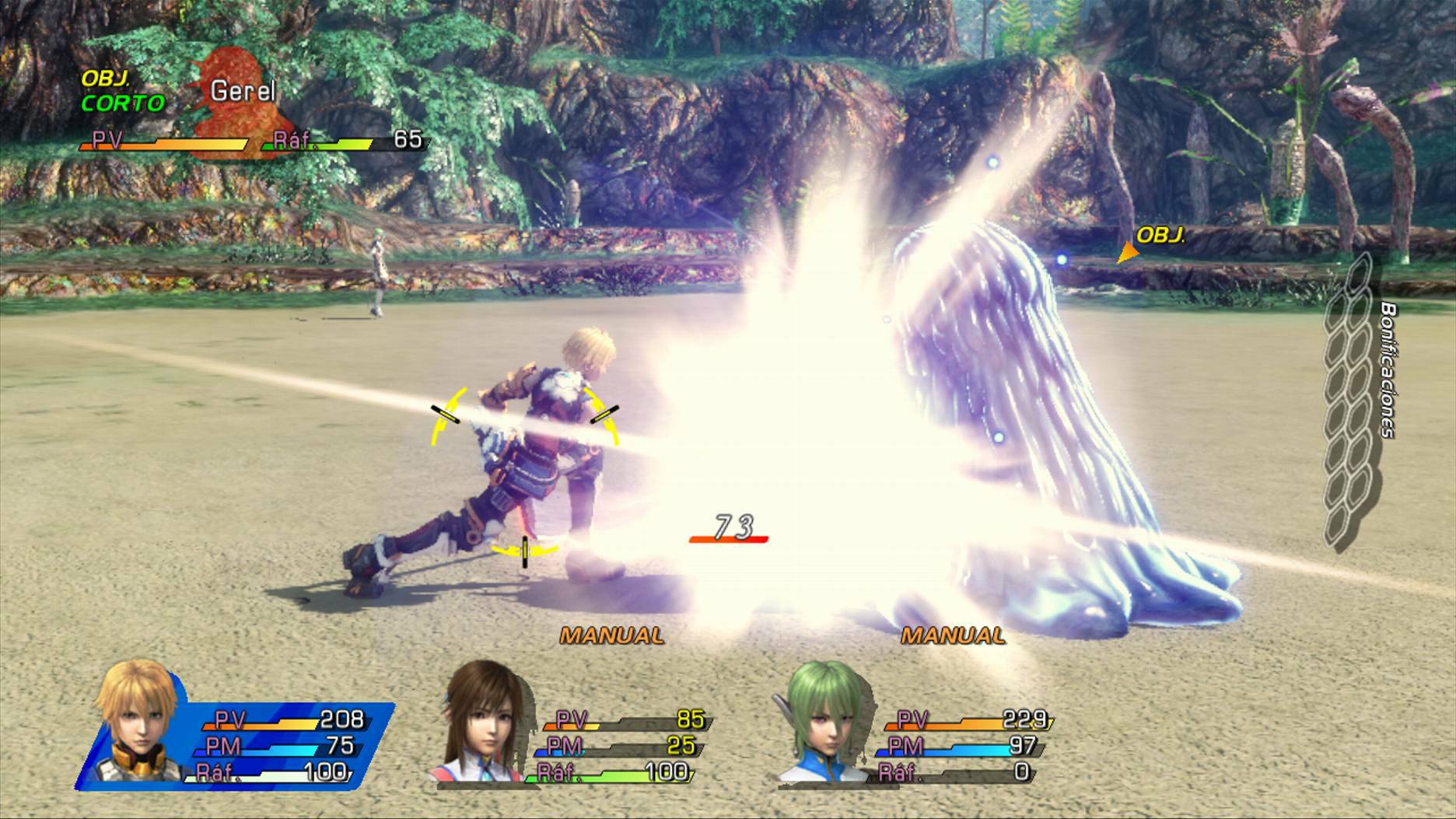Image resolution: width=1456 pixels, height=819 pixels.
Task: Select the OBJ. label above Gerel
Action: tap(105, 77)
